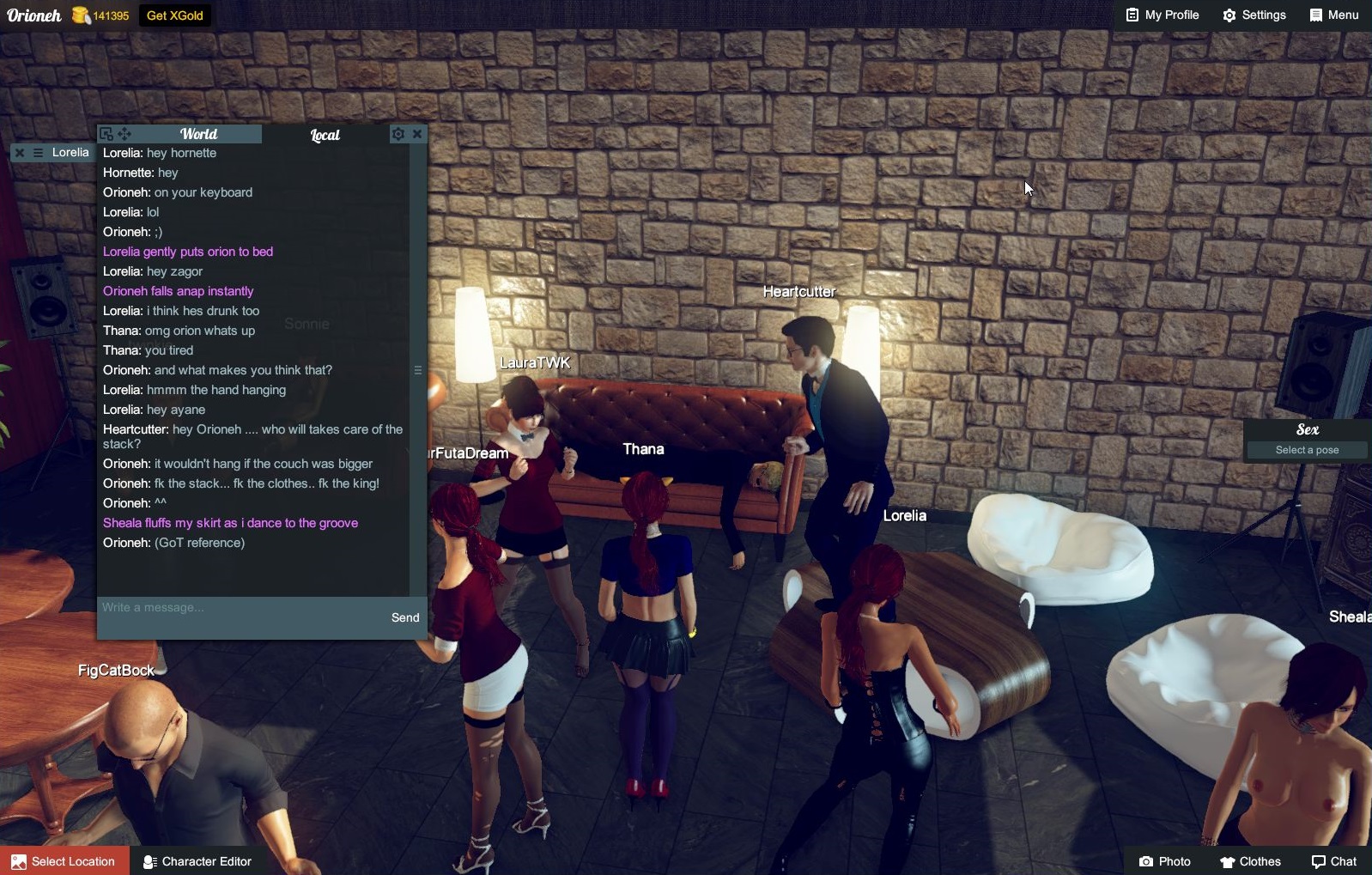Click the Chat bubble icon bottom right
Screen dimensions: 1372x875
(1319, 861)
